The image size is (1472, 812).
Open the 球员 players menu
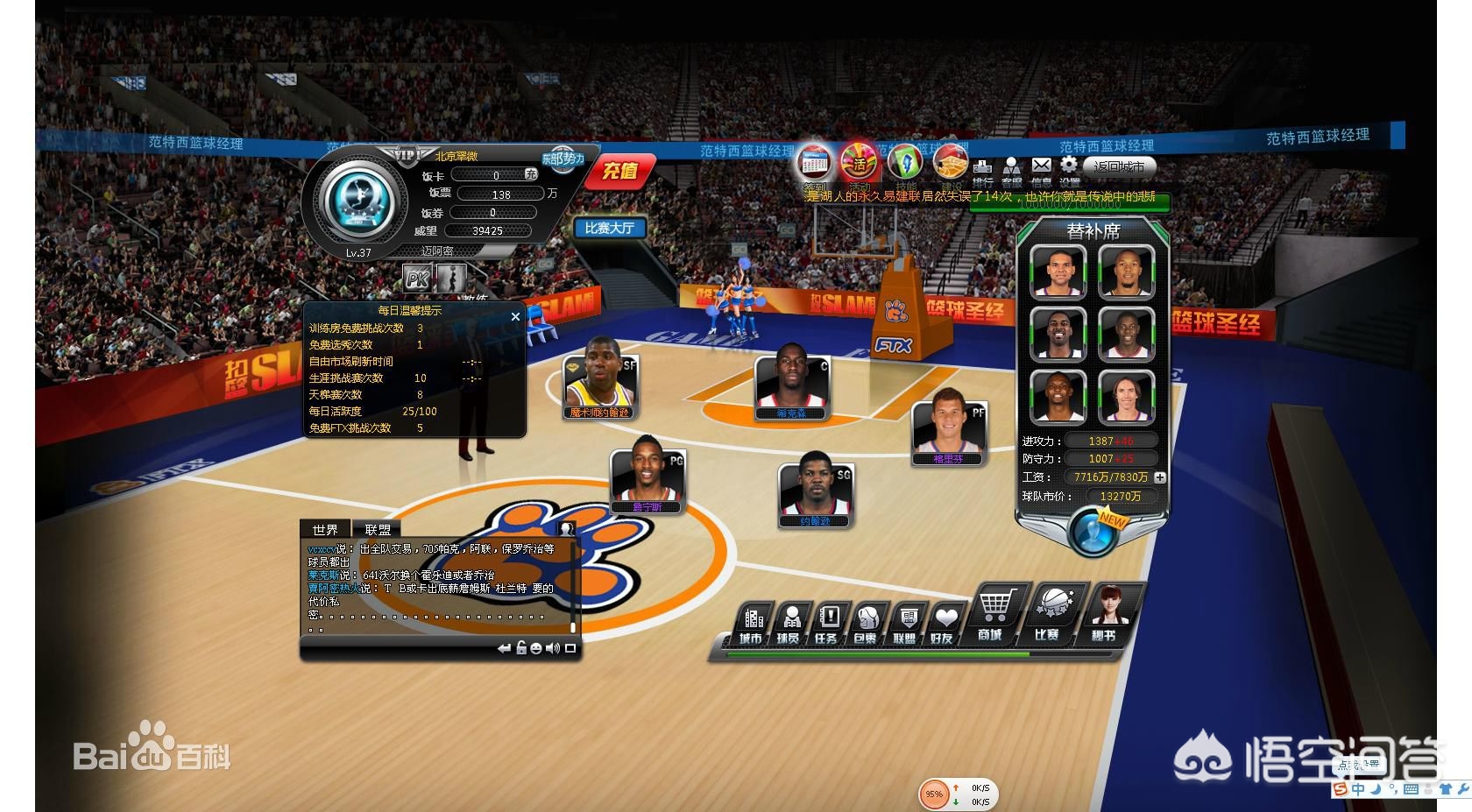point(789,624)
